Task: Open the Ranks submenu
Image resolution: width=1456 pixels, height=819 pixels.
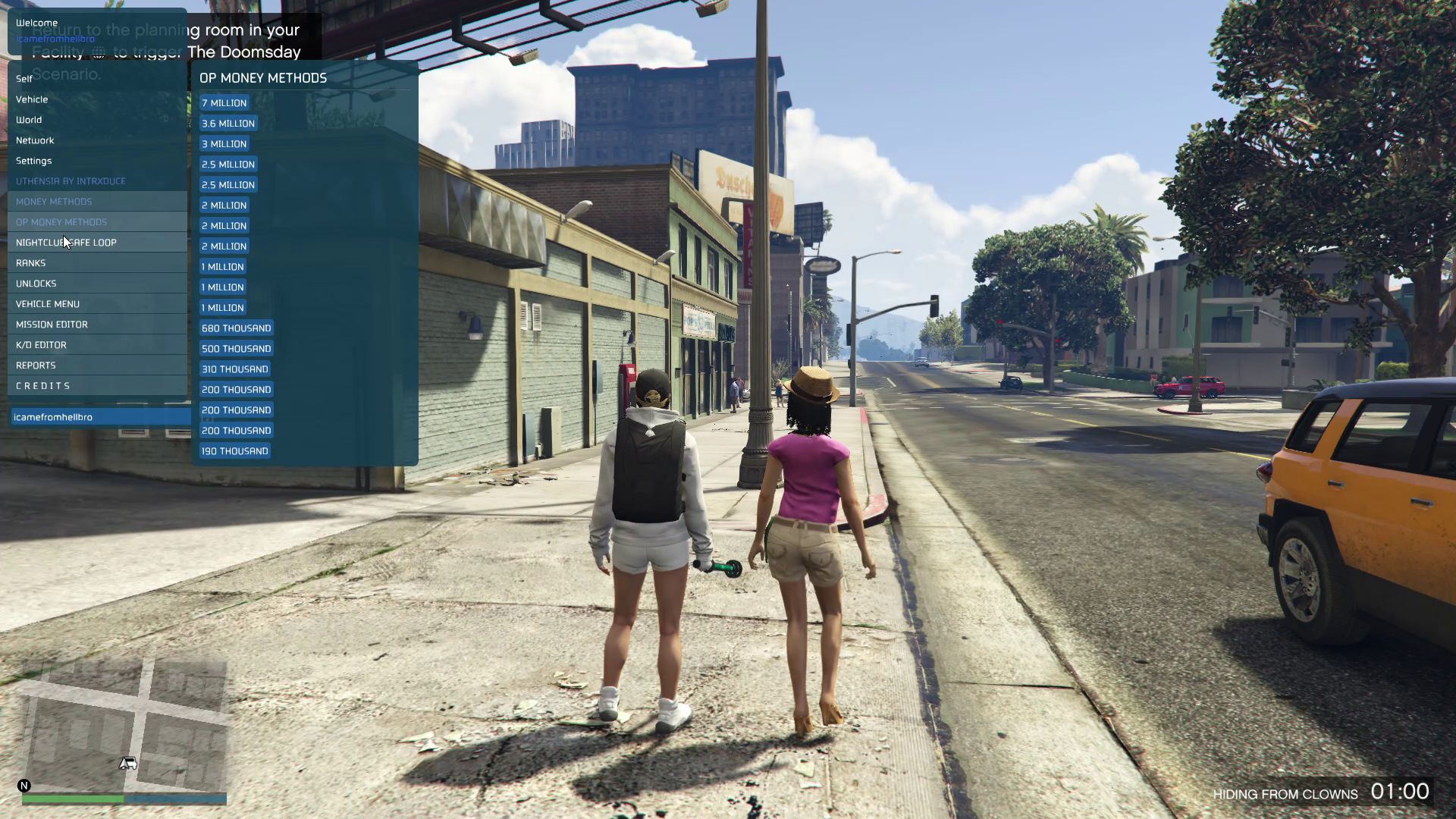Action: click(31, 263)
